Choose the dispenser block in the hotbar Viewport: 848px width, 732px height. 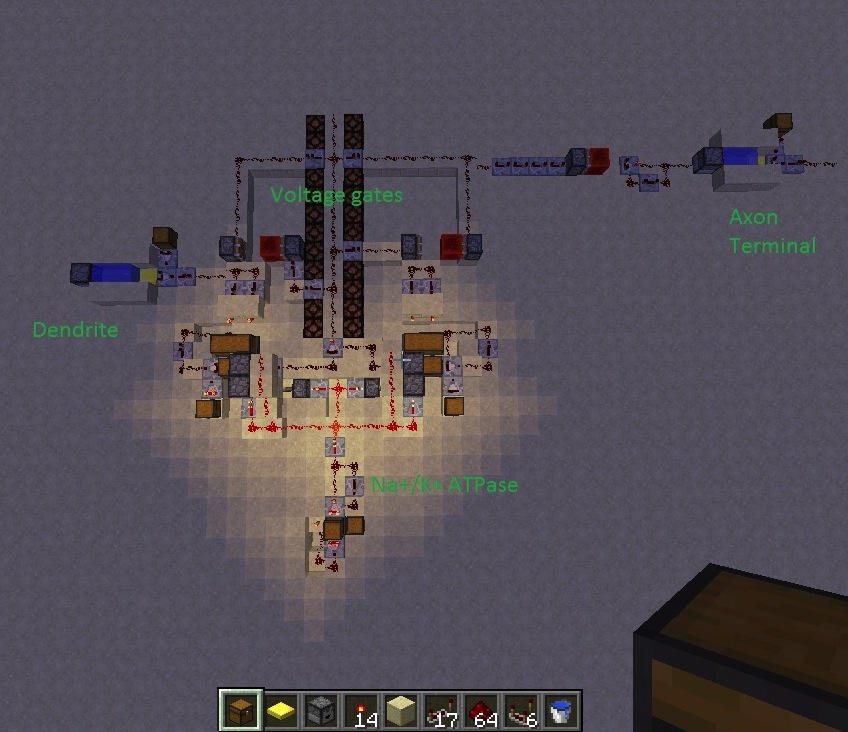click(321, 710)
